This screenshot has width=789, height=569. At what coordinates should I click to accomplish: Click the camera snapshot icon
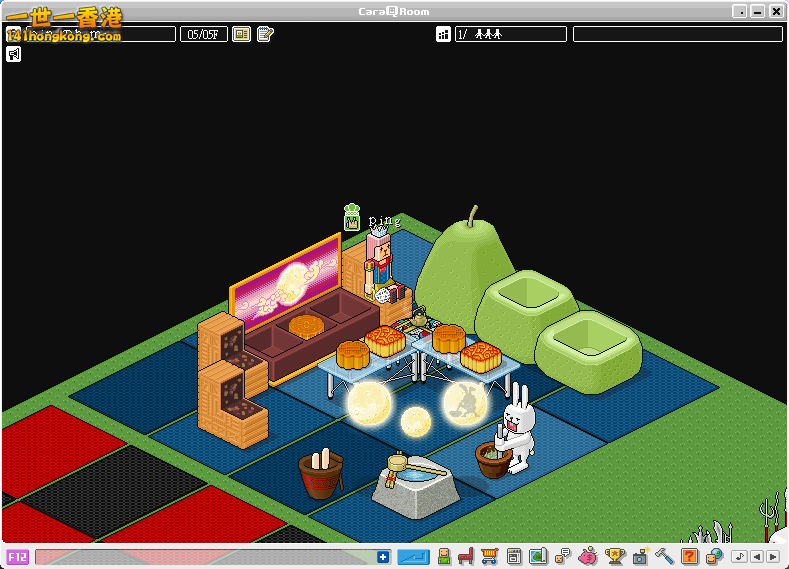click(x=639, y=556)
